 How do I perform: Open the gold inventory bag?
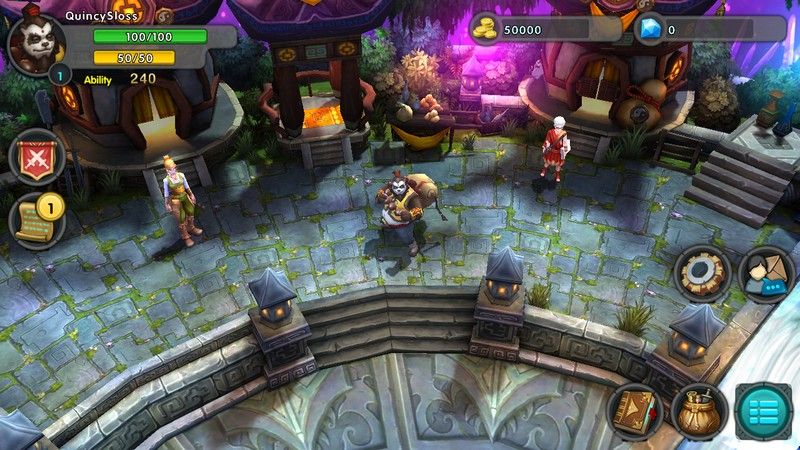pyautogui.click(x=699, y=410)
